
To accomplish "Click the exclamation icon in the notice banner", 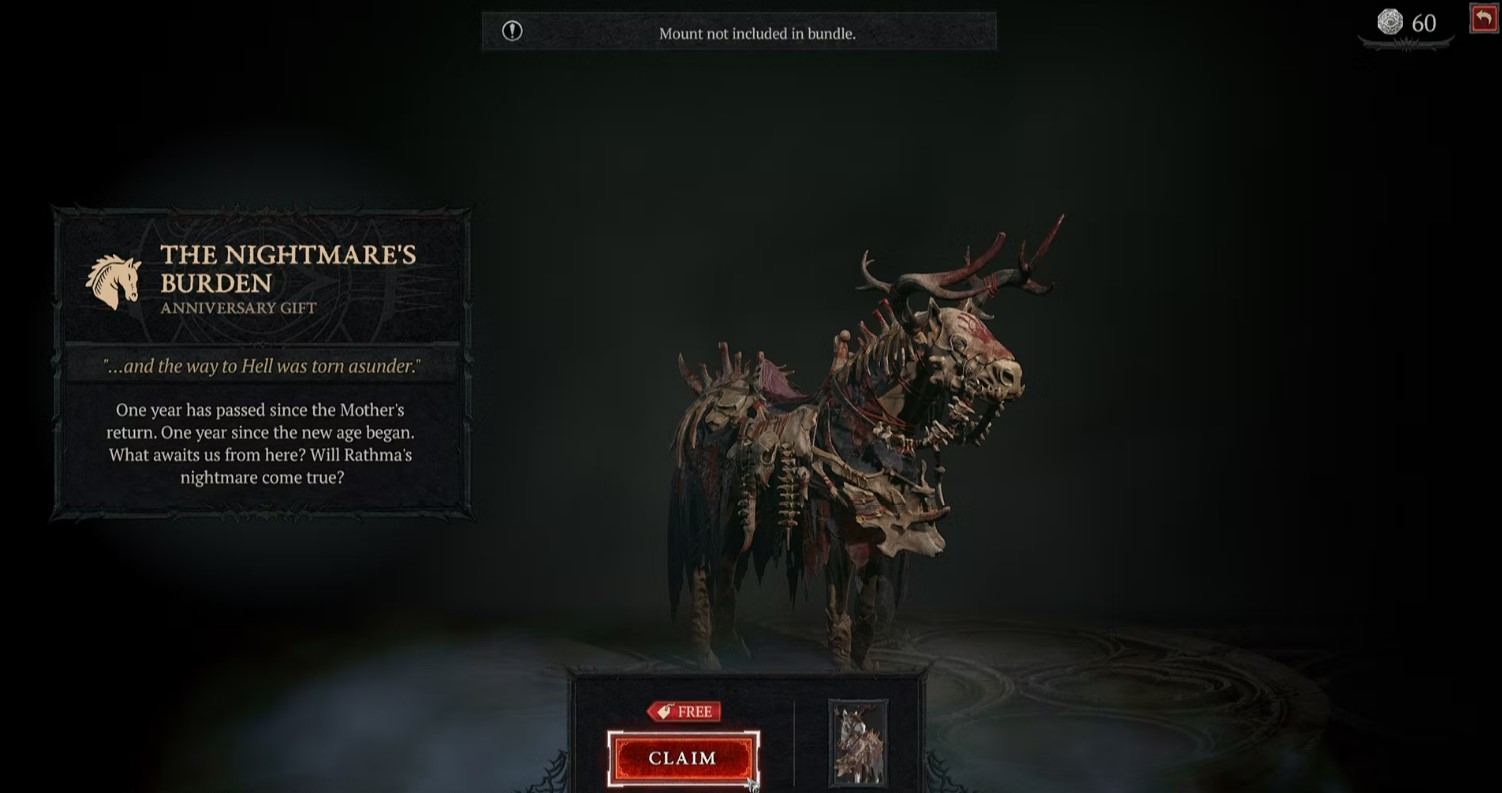I will (x=512, y=31).
